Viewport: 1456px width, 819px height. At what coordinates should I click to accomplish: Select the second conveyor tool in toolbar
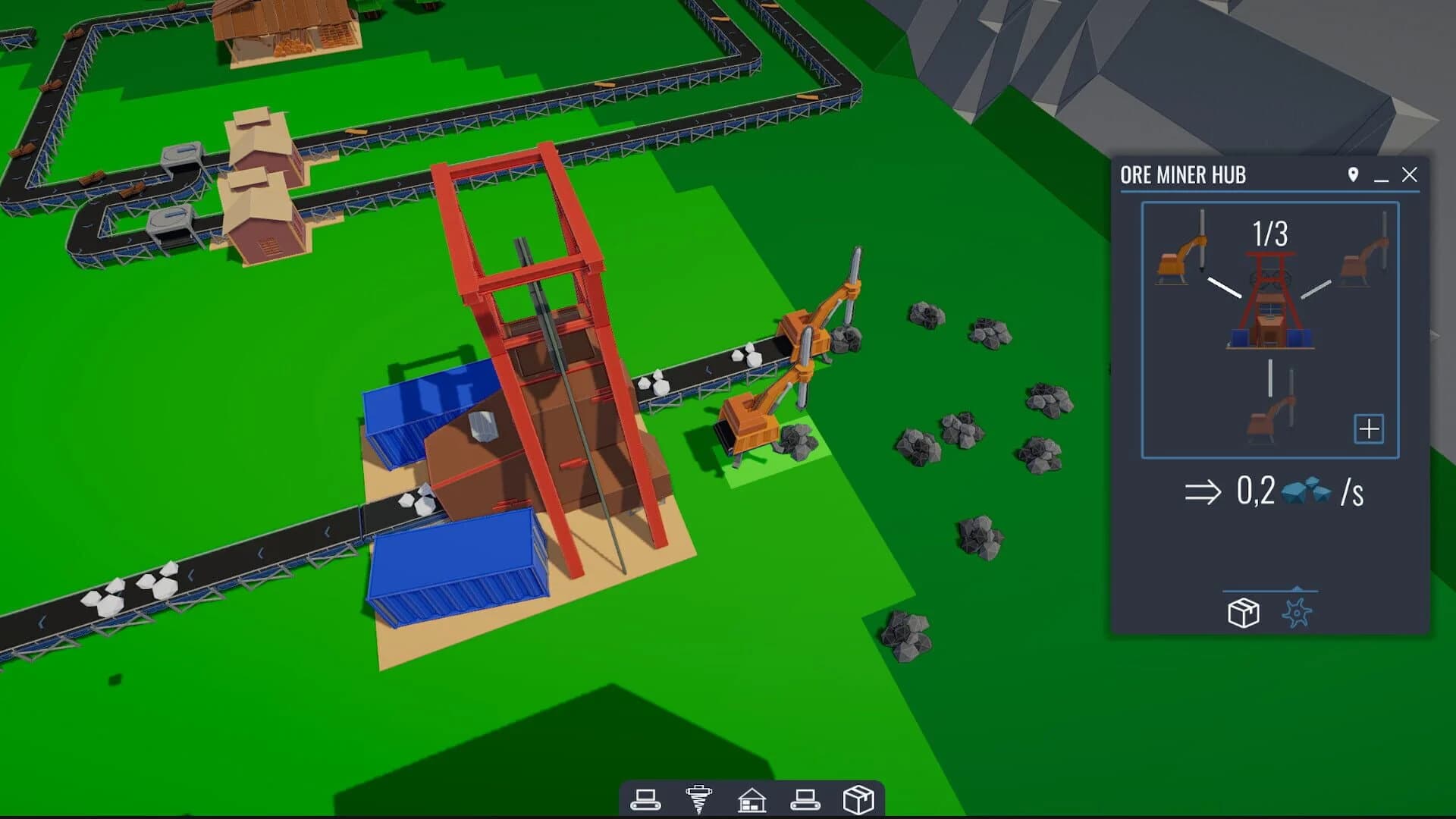click(x=806, y=798)
